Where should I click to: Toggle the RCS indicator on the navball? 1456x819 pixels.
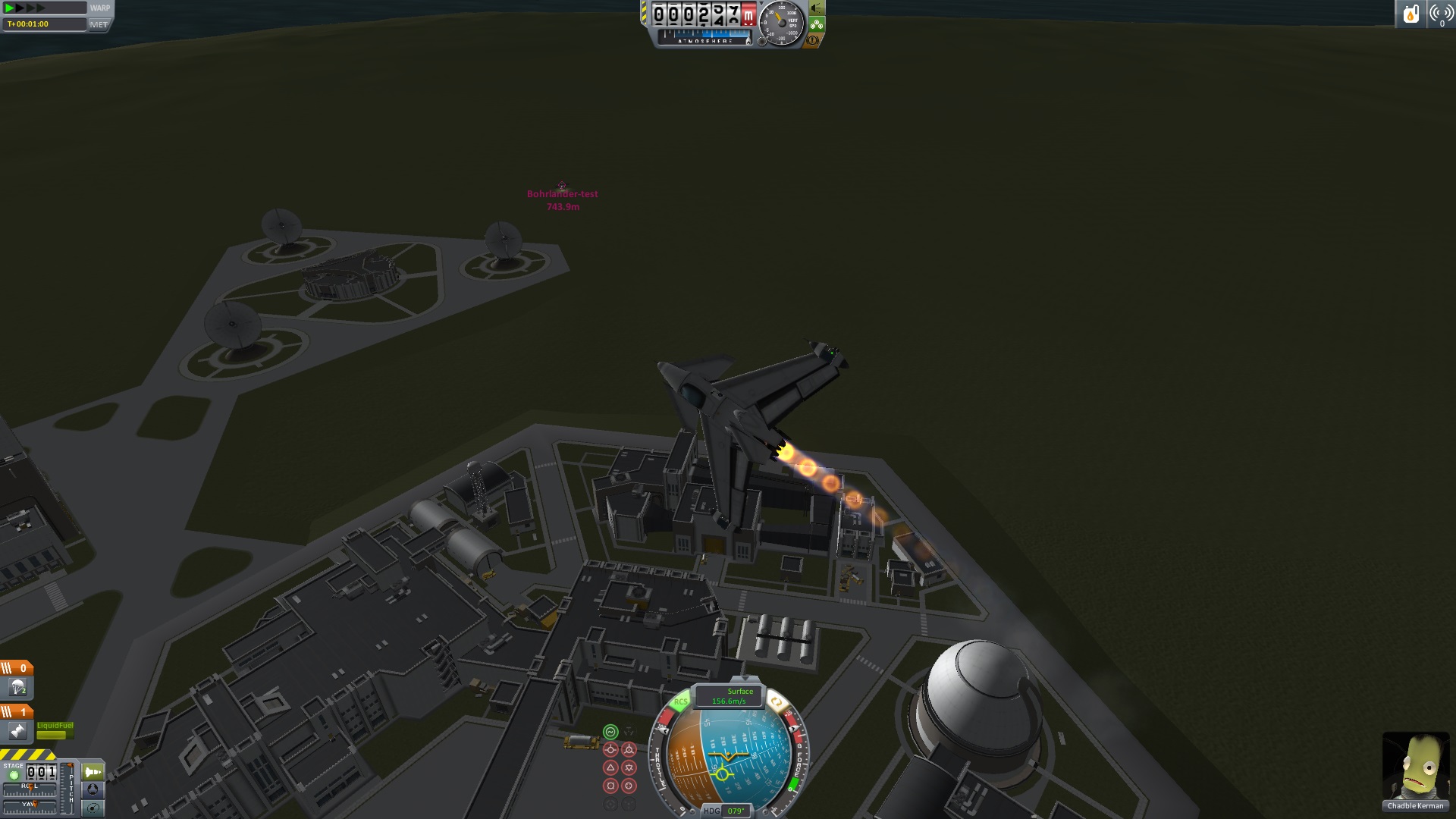[680, 701]
